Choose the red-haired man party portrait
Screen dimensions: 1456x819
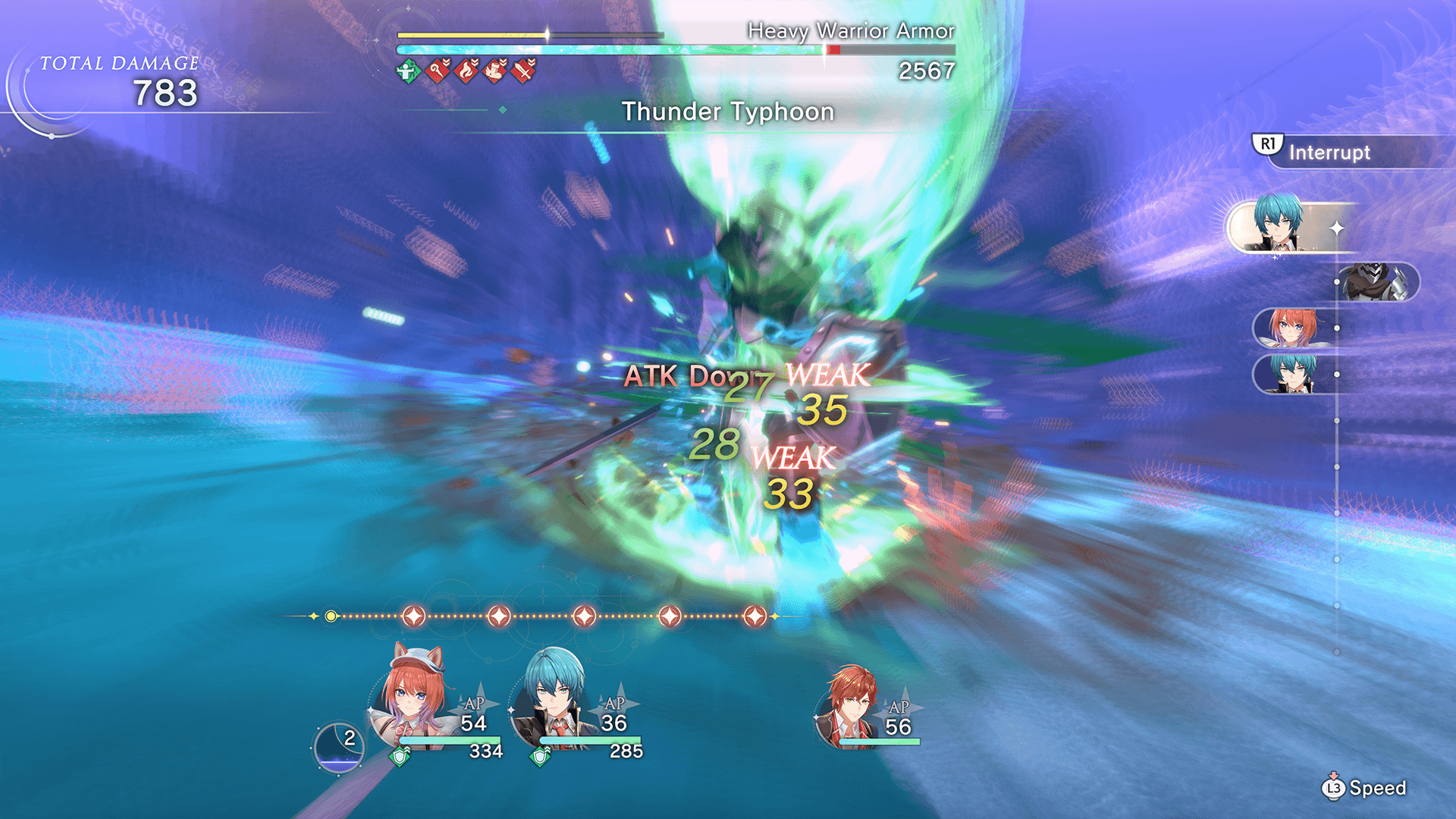tap(851, 705)
